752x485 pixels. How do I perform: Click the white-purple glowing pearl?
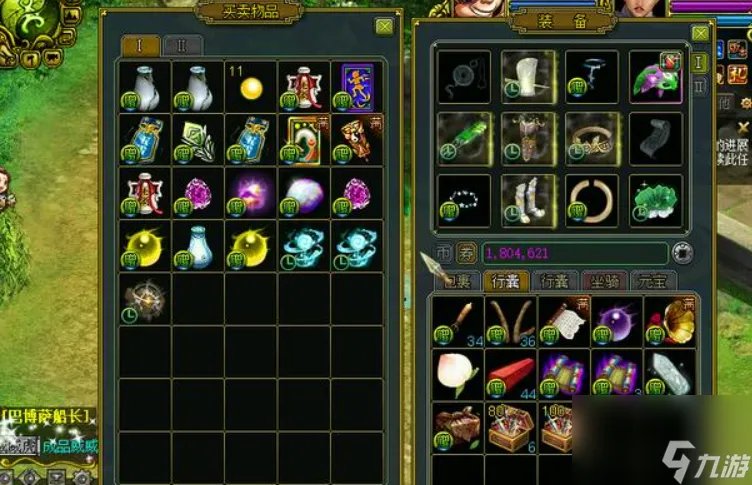304,191
